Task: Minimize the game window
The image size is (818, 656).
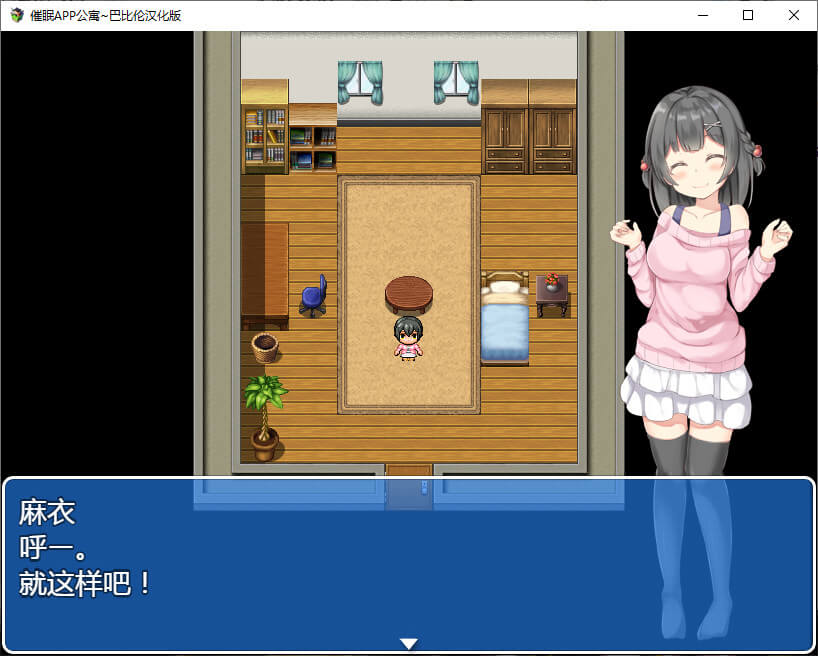Action: click(702, 15)
